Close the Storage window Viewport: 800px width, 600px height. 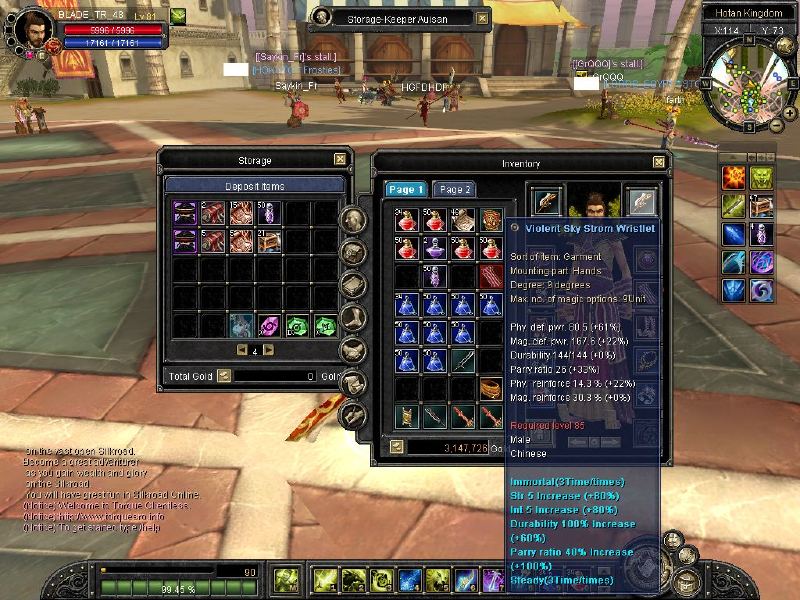340,159
